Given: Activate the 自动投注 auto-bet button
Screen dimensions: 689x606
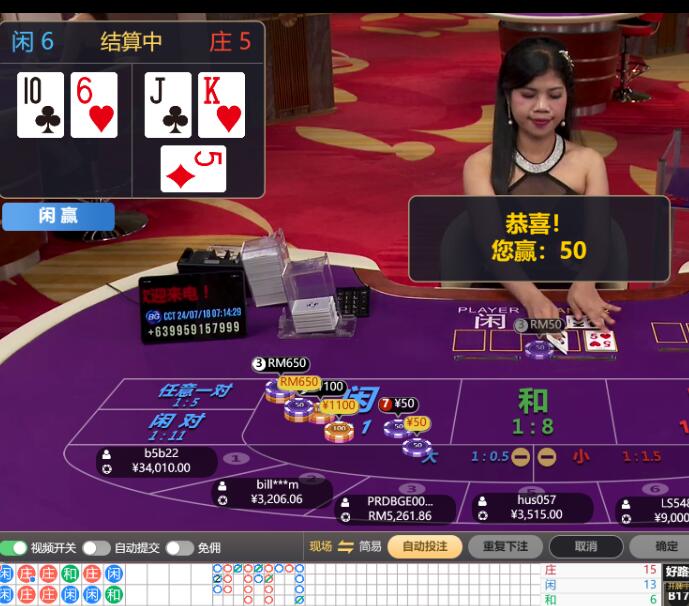Looking at the screenshot, I should [x=425, y=547].
